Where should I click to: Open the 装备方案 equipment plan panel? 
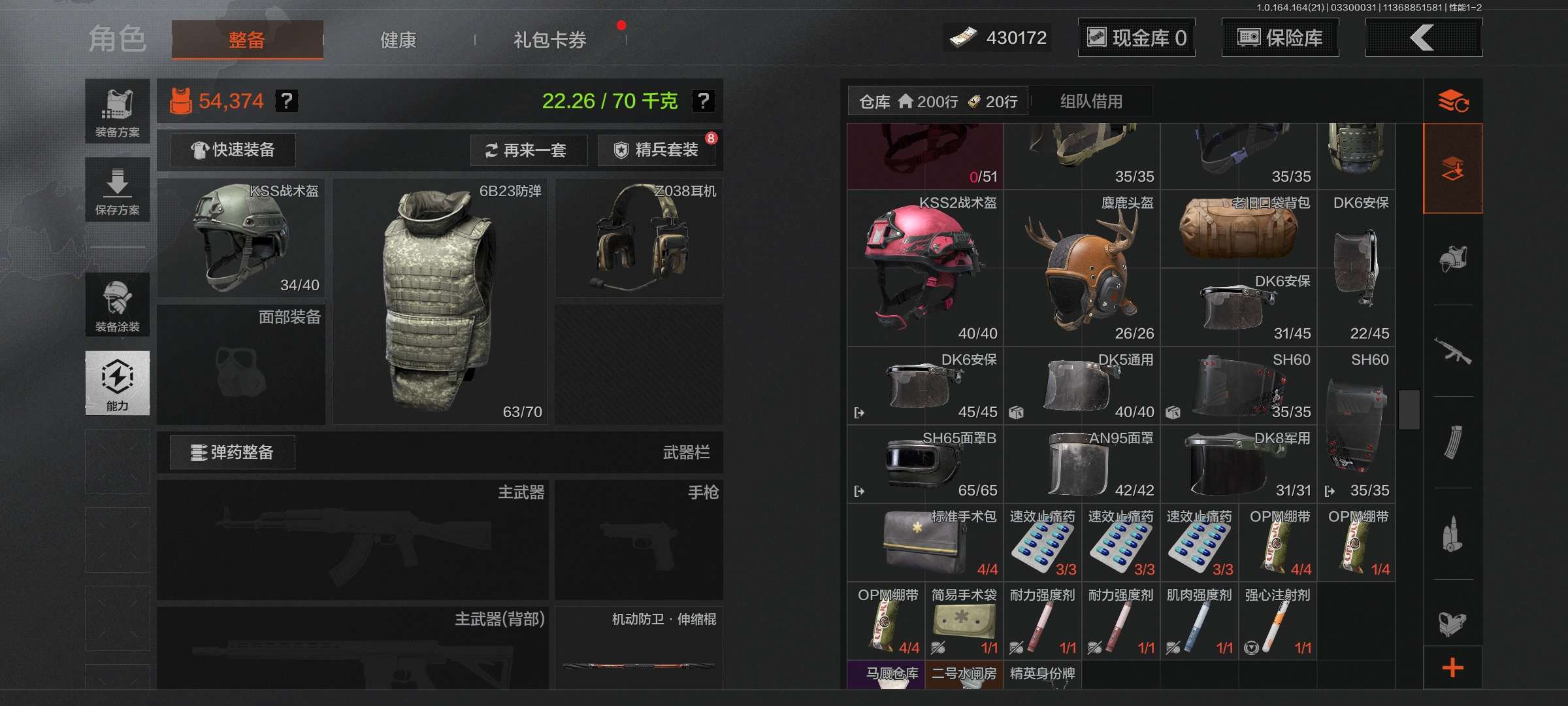118,111
